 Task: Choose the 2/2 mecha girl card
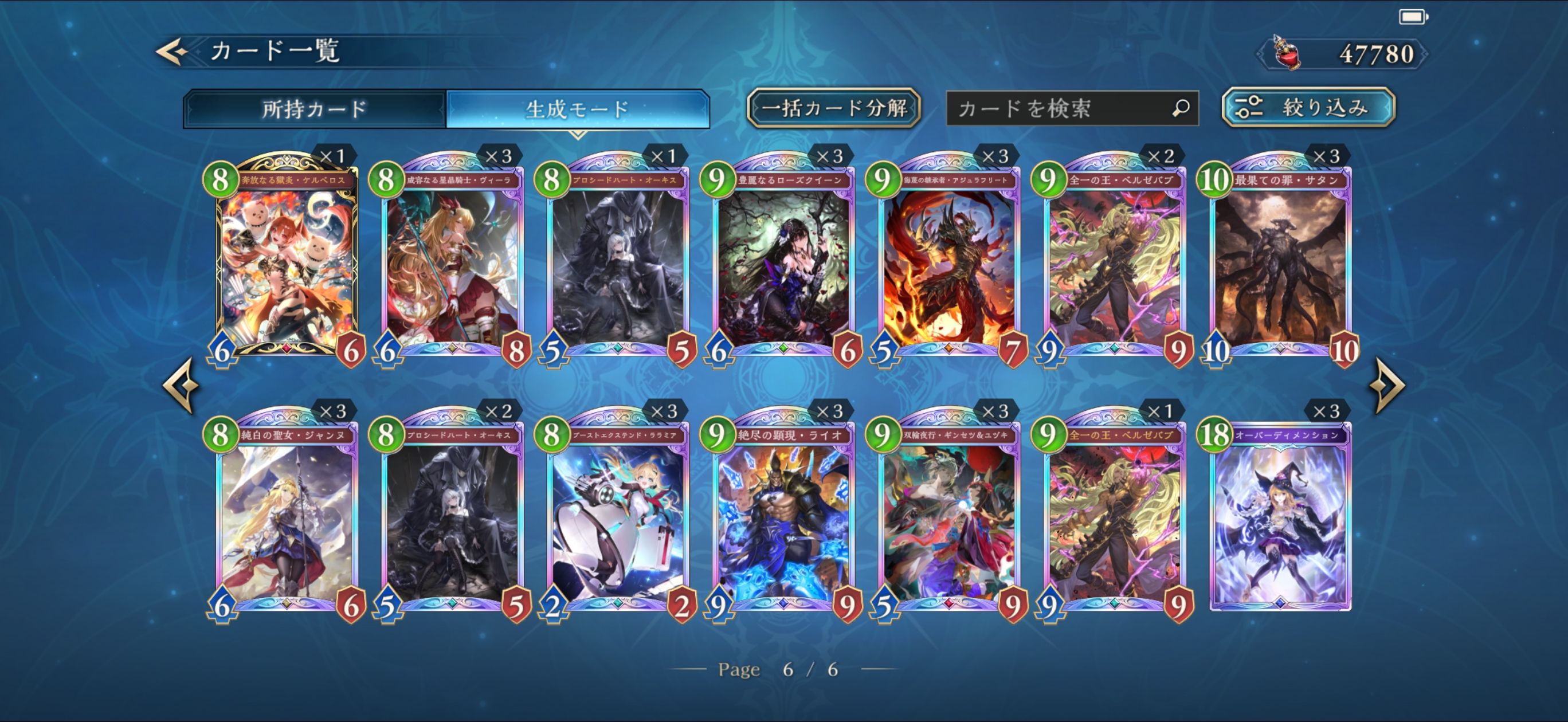617,517
